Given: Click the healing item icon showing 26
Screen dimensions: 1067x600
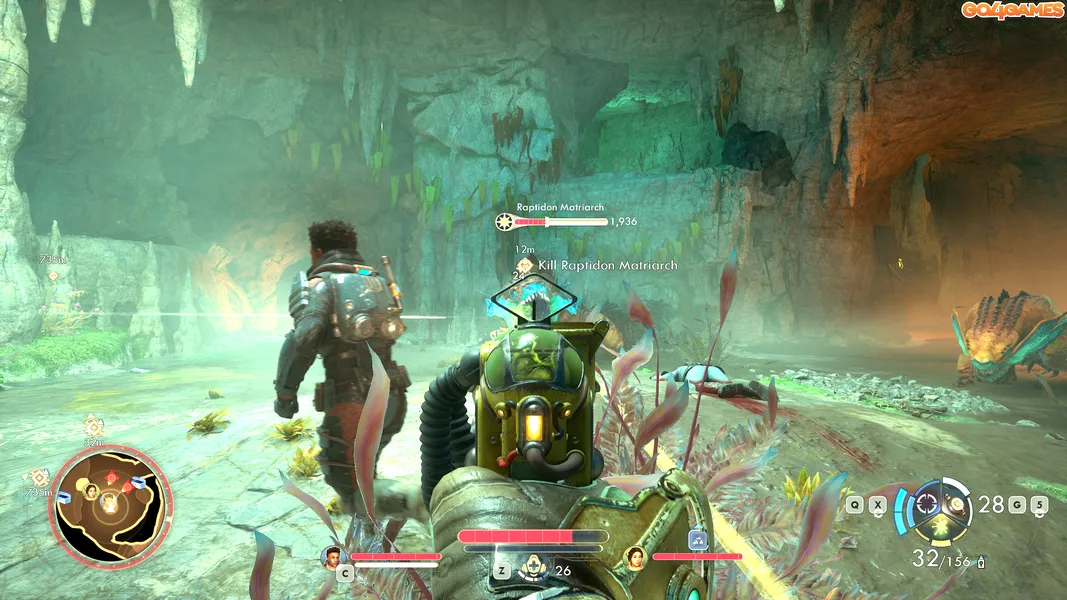Looking at the screenshot, I should click(x=535, y=570).
